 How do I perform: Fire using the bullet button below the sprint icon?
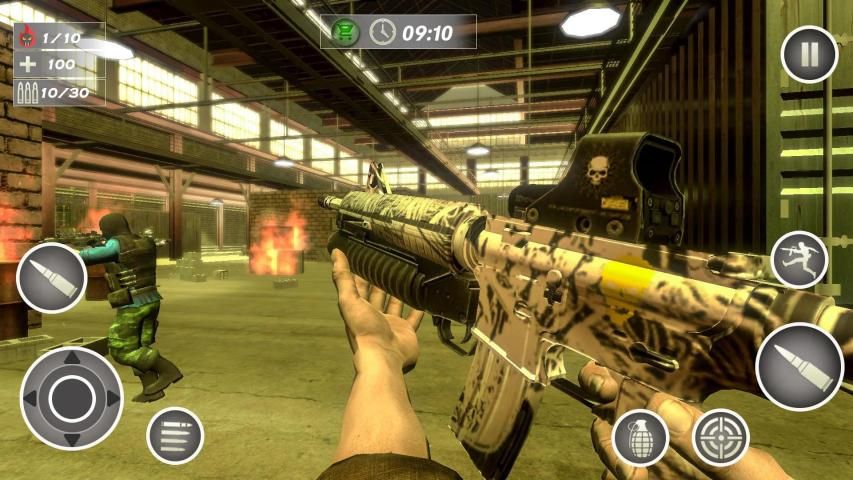[x=799, y=366]
